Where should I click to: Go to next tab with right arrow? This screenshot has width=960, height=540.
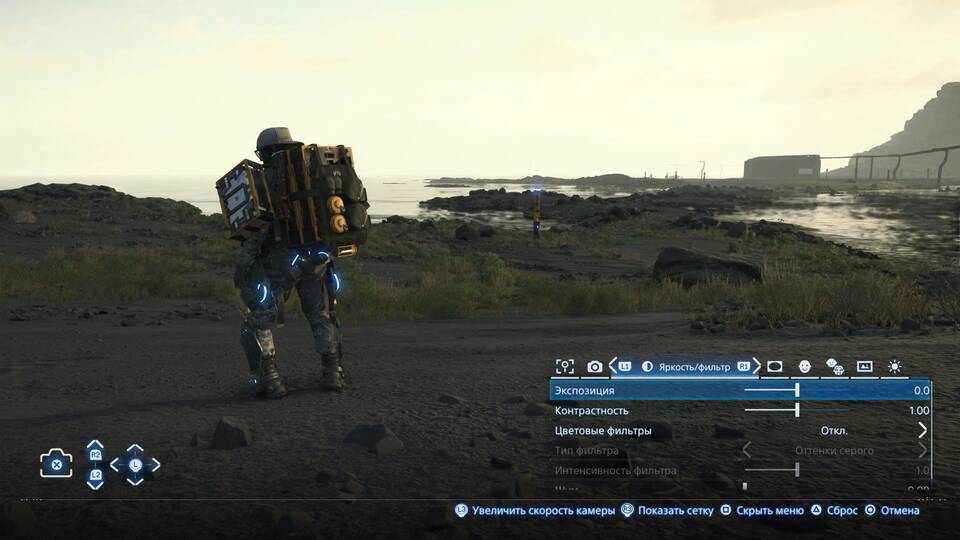pyautogui.click(x=757, y=367)
